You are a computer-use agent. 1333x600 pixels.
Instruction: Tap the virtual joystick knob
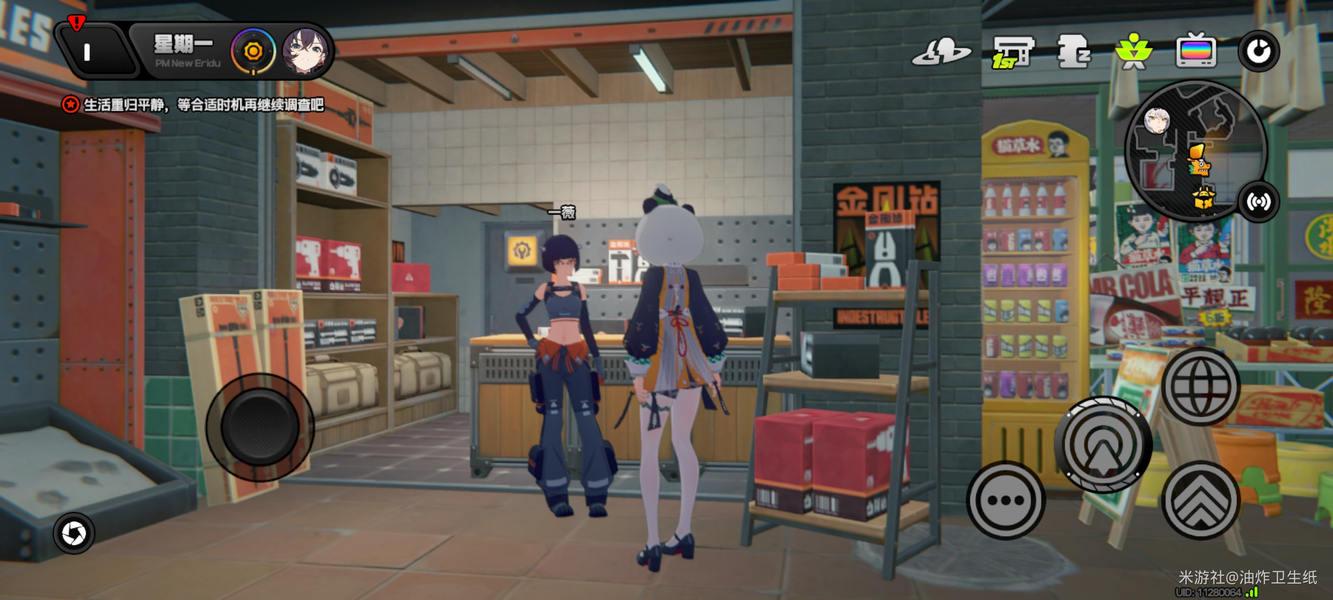(x=260, y=425)
